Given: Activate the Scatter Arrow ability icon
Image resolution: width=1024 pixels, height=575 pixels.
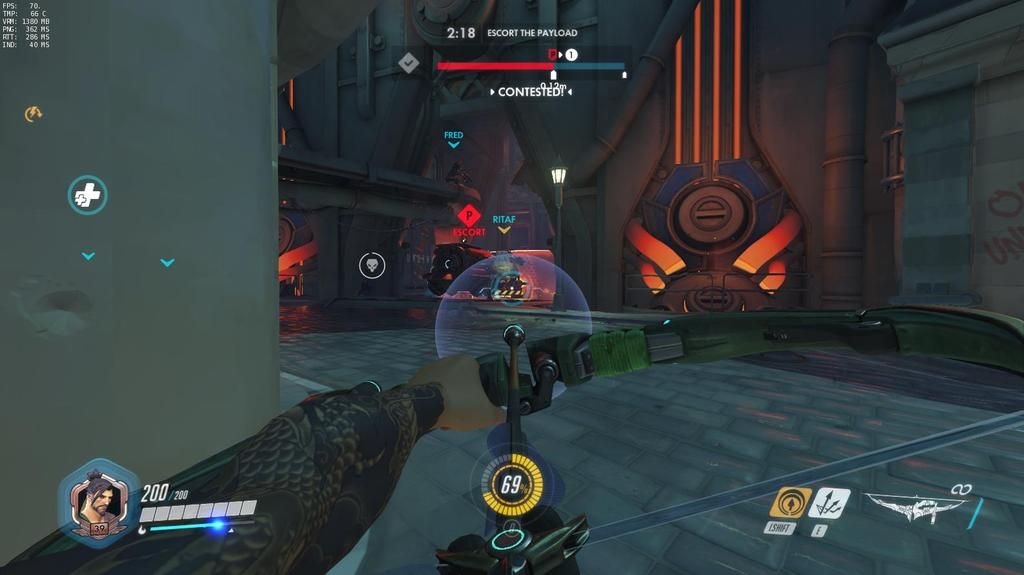Looking at the screenshot, I should (x=830, y=502).
